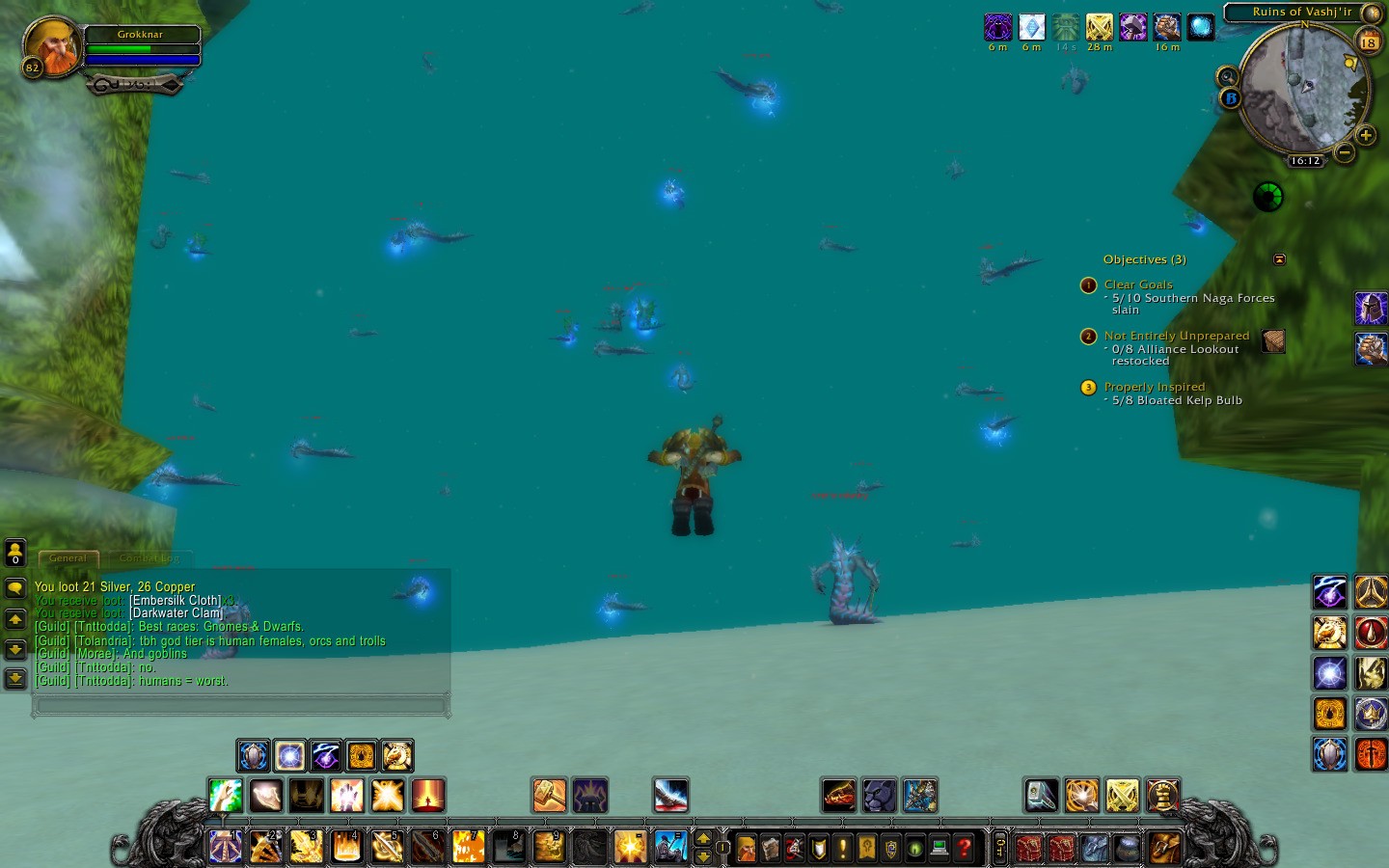
Task: Open the red question mark Help button
Action: 963,848
